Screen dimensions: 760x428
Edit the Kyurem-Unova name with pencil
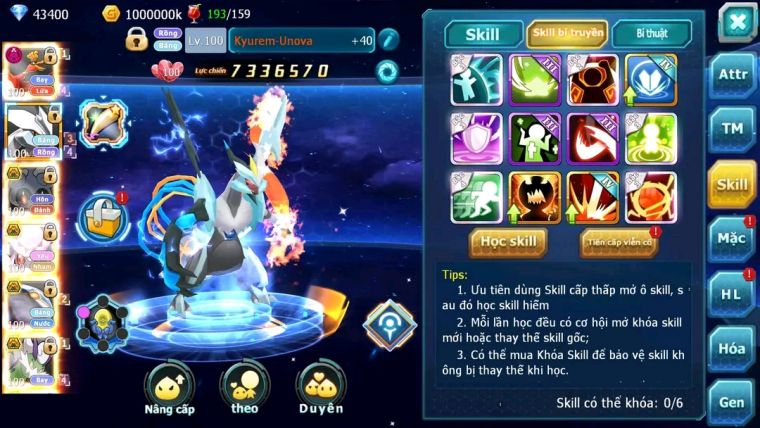click(x=388, y=40)
